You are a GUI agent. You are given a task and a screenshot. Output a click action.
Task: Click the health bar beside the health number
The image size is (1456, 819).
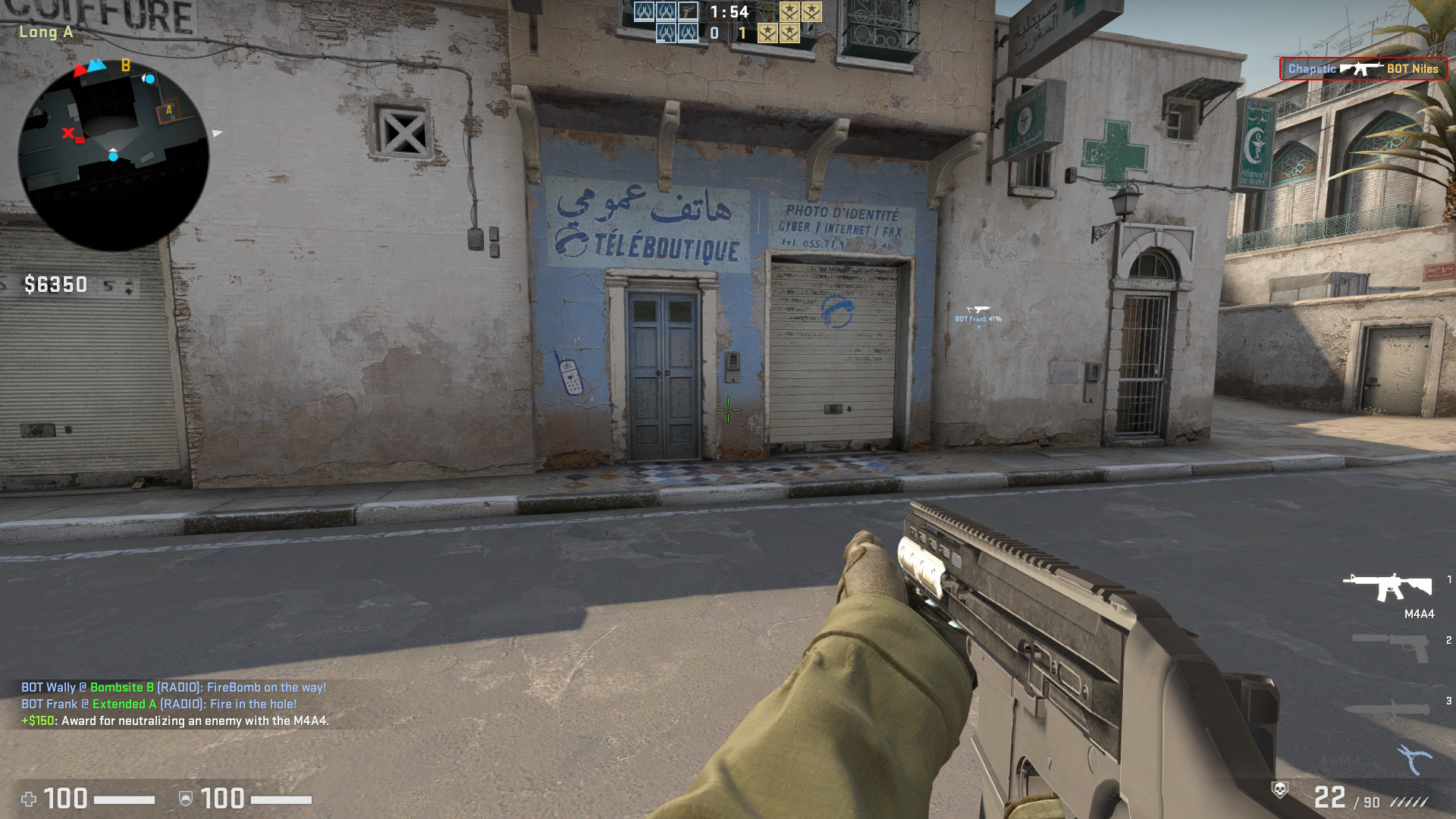click(121, 800)
